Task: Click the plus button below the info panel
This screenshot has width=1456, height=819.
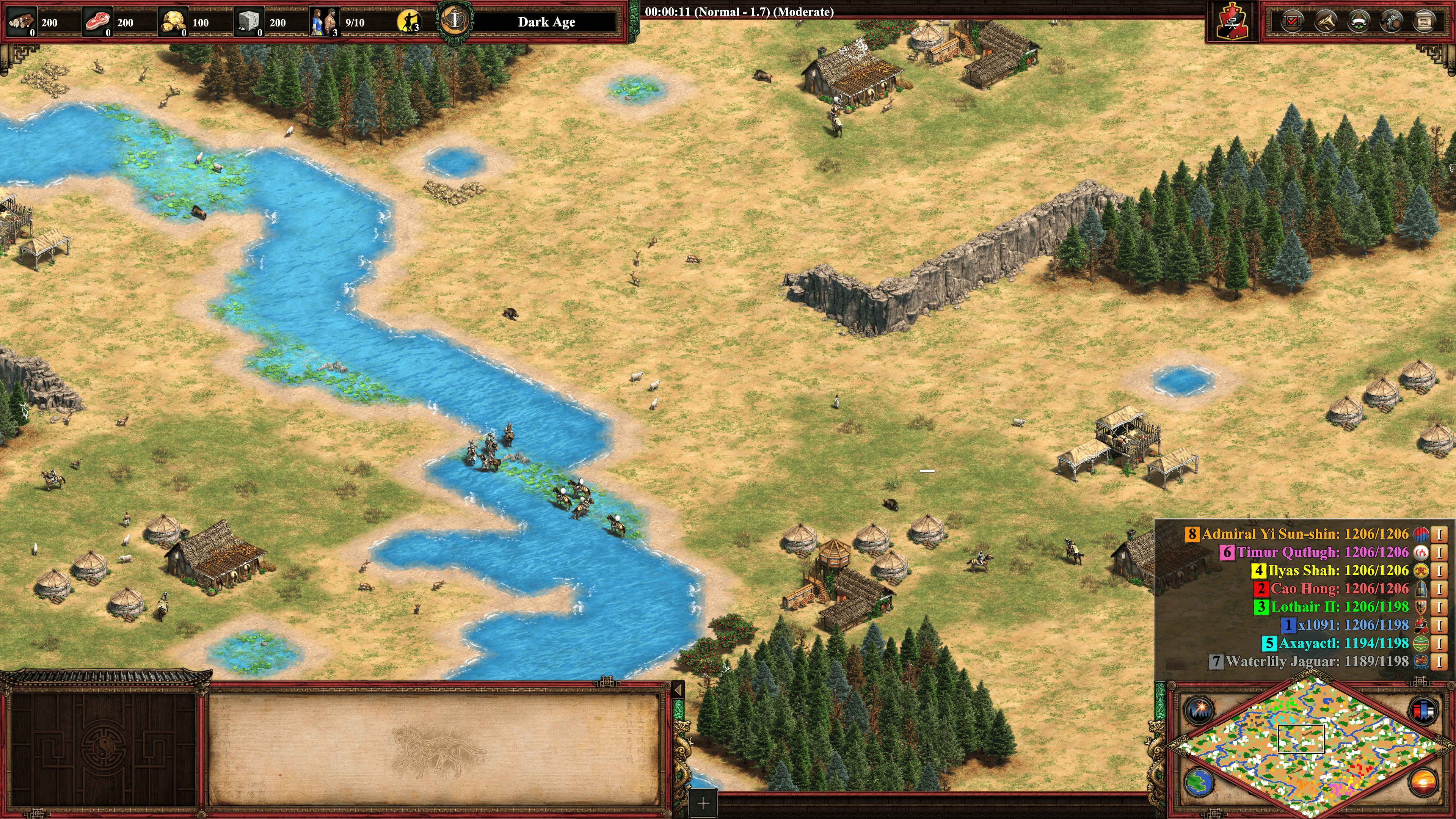Action: pos(703,803)
